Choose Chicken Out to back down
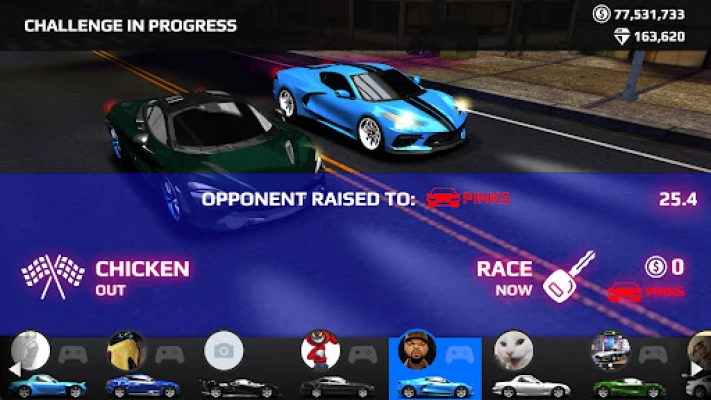This screenshot has width=711, height=400. click(x=105, y=277)
